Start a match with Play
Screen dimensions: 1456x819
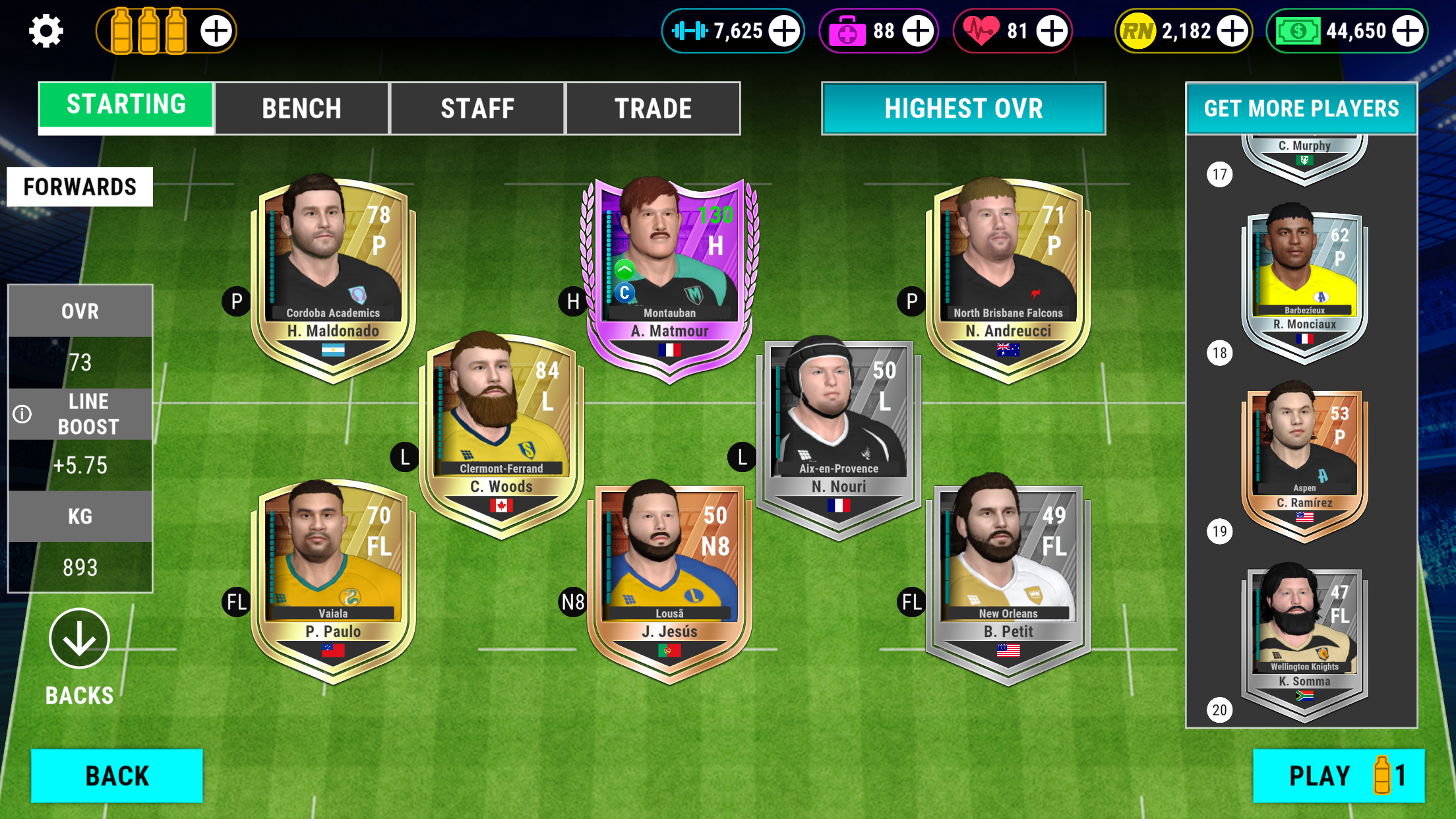point(1338,775)
